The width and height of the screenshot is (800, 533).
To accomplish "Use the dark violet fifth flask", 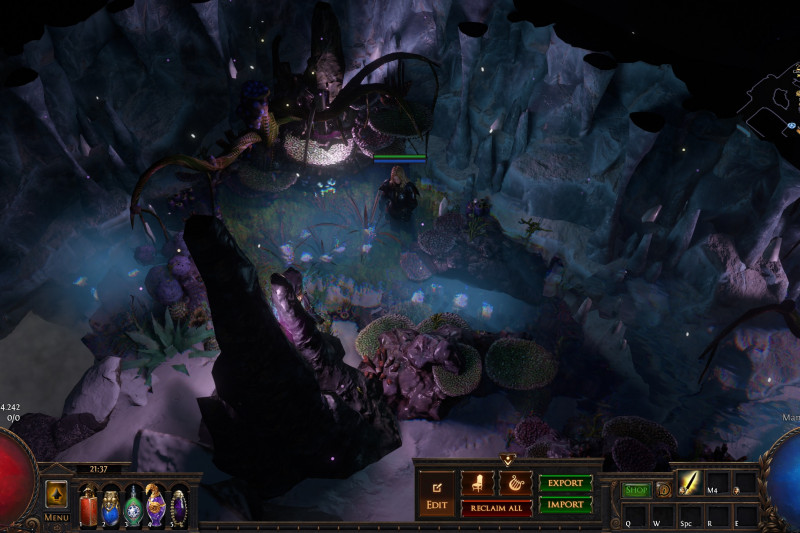I will [x=179, y=505].
